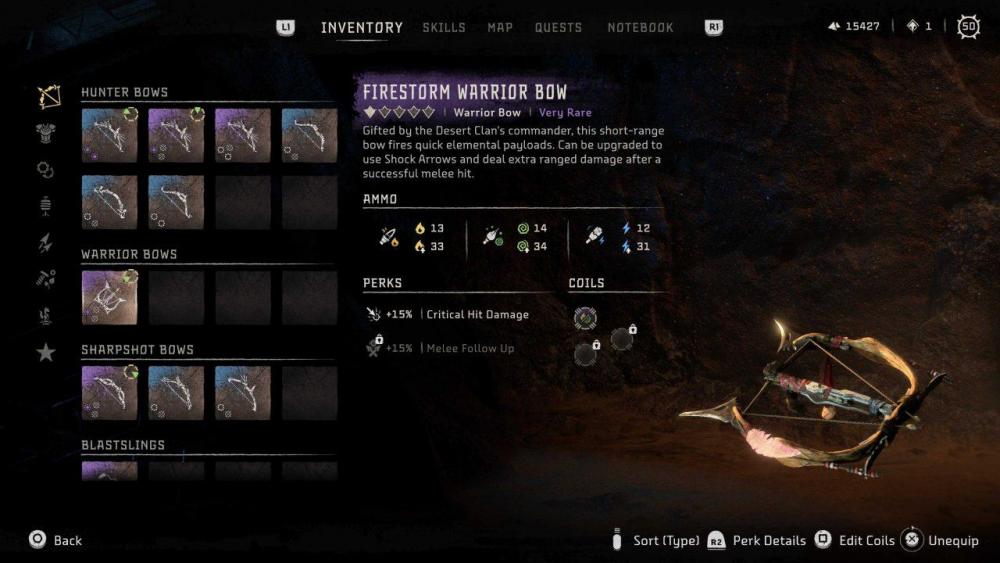Screen dimensions: 1000x563
Task: Choose the star category icon in sidebar
Action: pyautogui.click(x=46, y=352)
